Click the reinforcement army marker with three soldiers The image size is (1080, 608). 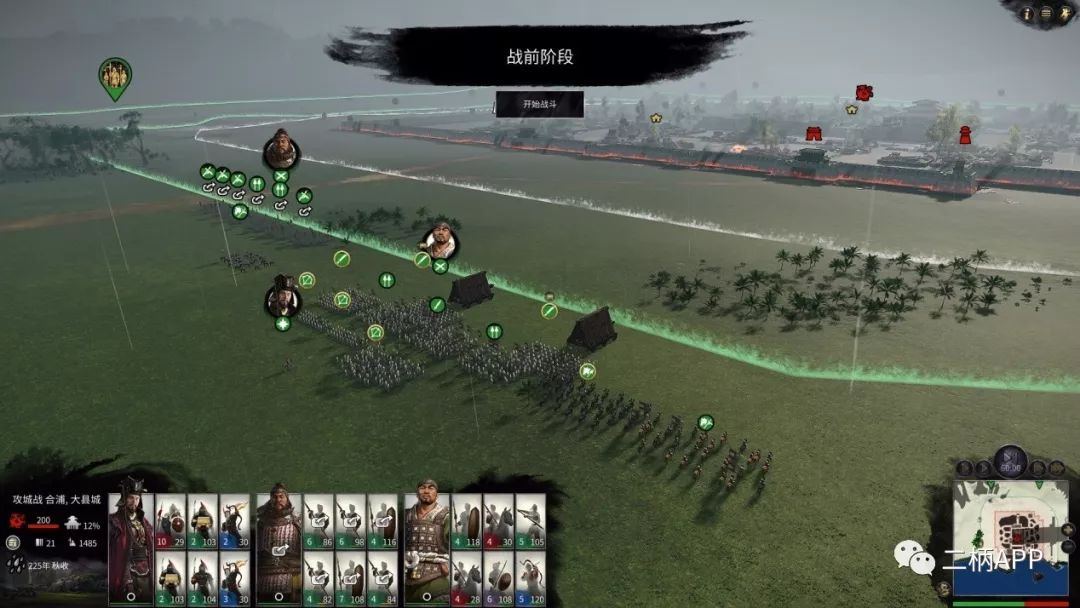[x=115, y=76]
